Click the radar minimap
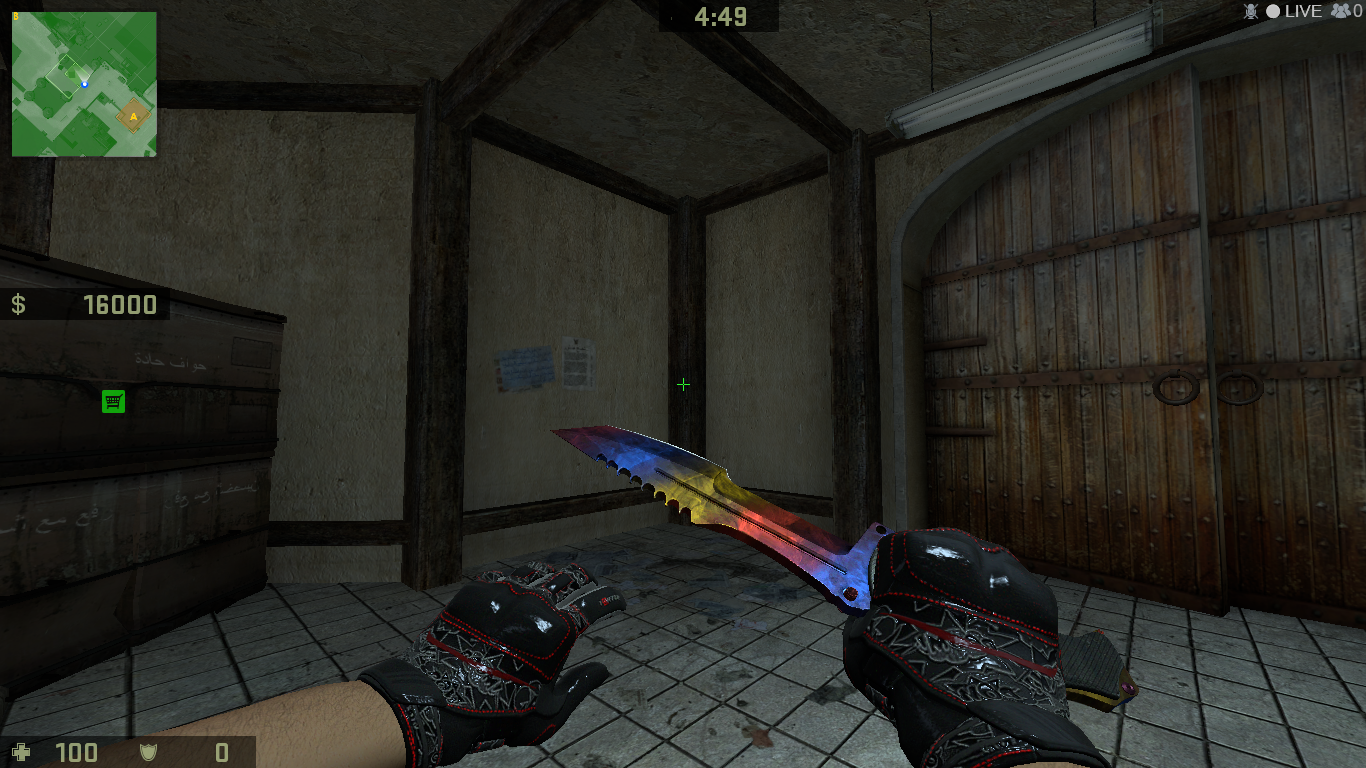The width and height of the screenshot is (1366, 768). (84, 84)
